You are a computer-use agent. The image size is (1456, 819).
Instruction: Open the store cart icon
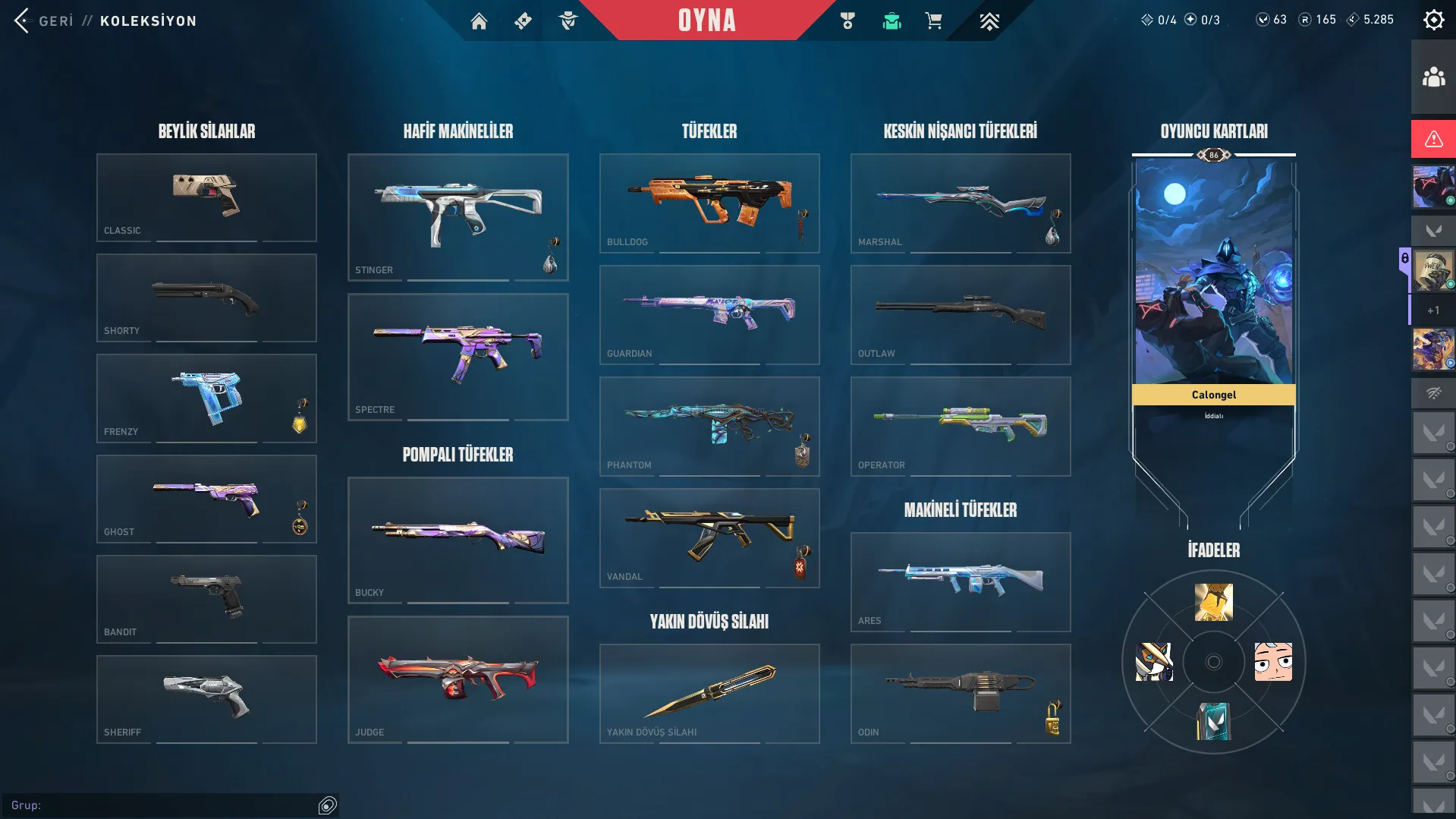pyautogui.click(x=933, y=21)
